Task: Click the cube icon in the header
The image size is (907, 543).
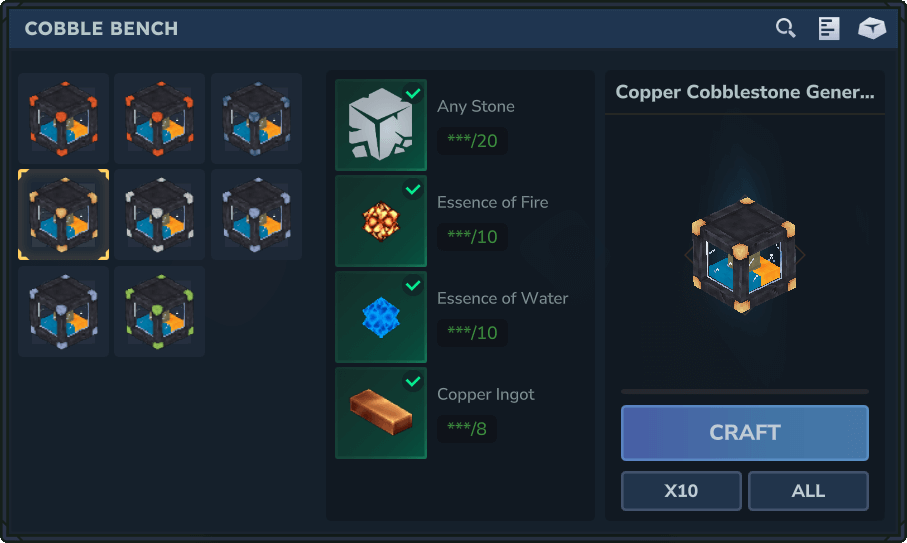Action: click(872, 28)
